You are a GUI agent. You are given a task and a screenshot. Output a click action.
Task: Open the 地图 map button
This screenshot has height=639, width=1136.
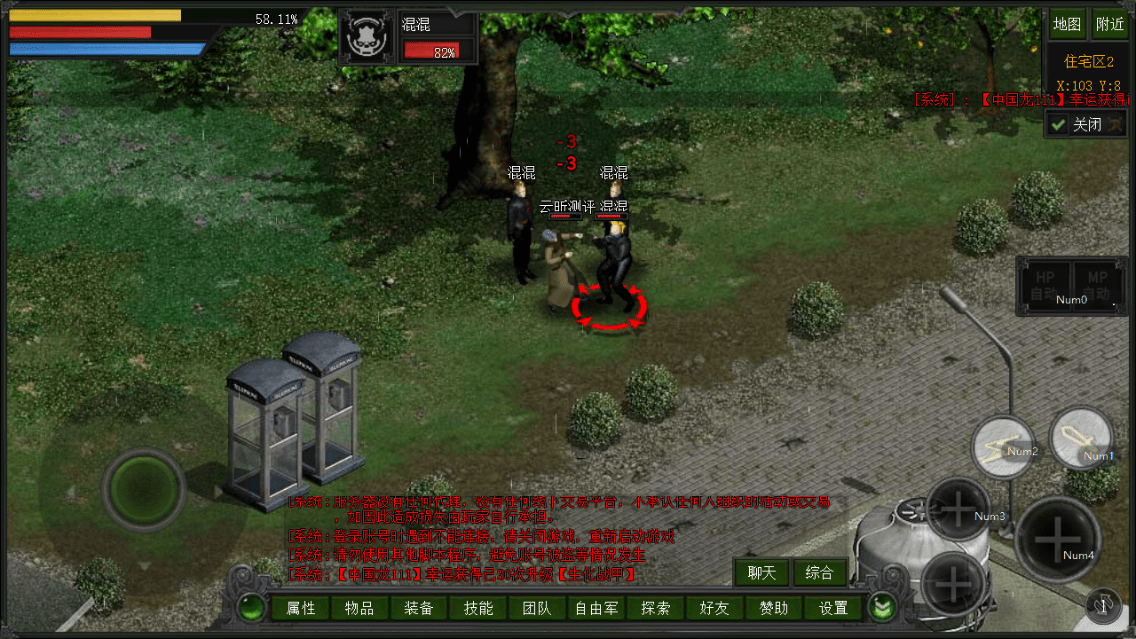coord(1067,24)
